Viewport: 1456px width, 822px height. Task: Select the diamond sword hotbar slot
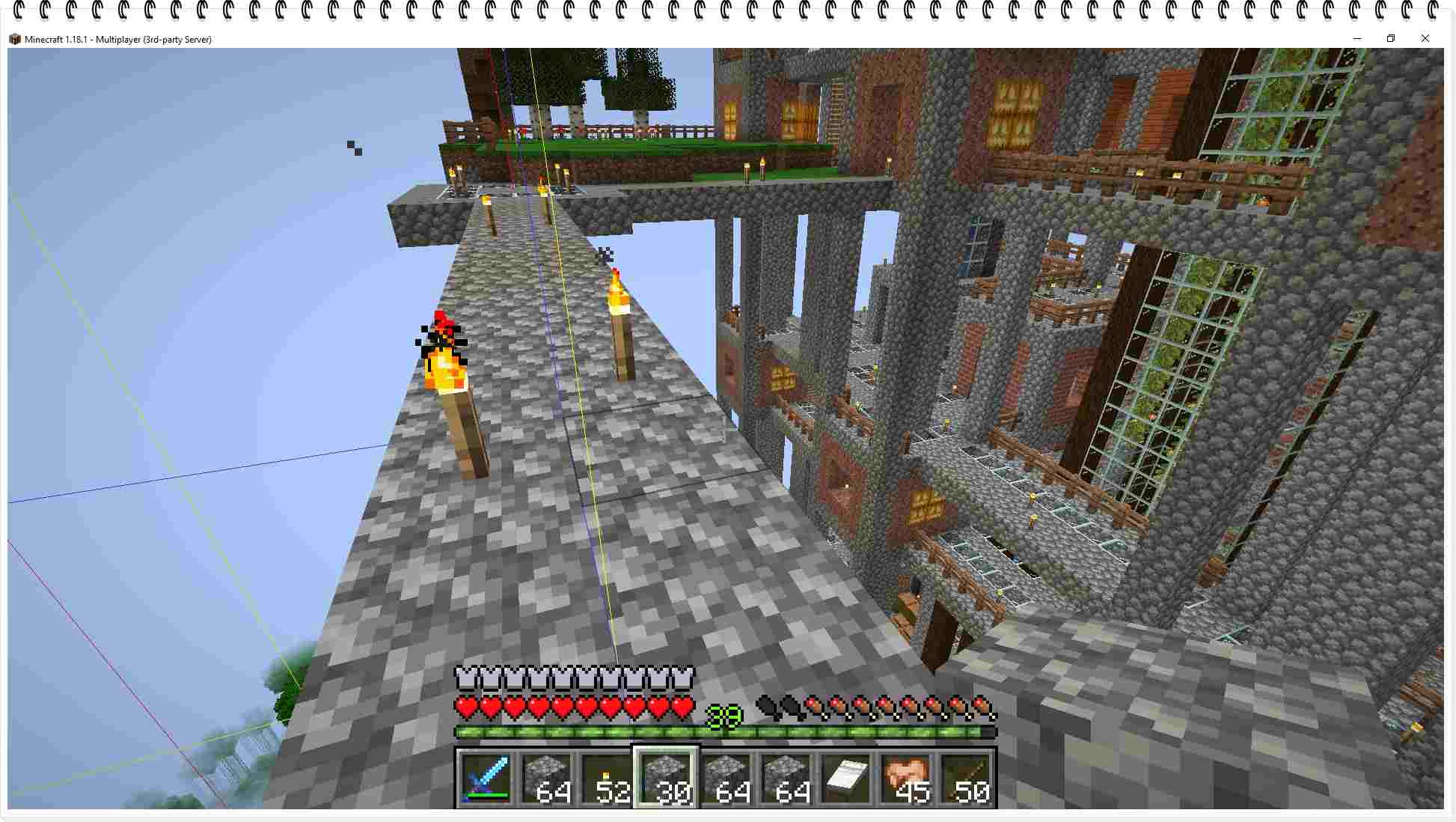[486, 778]
